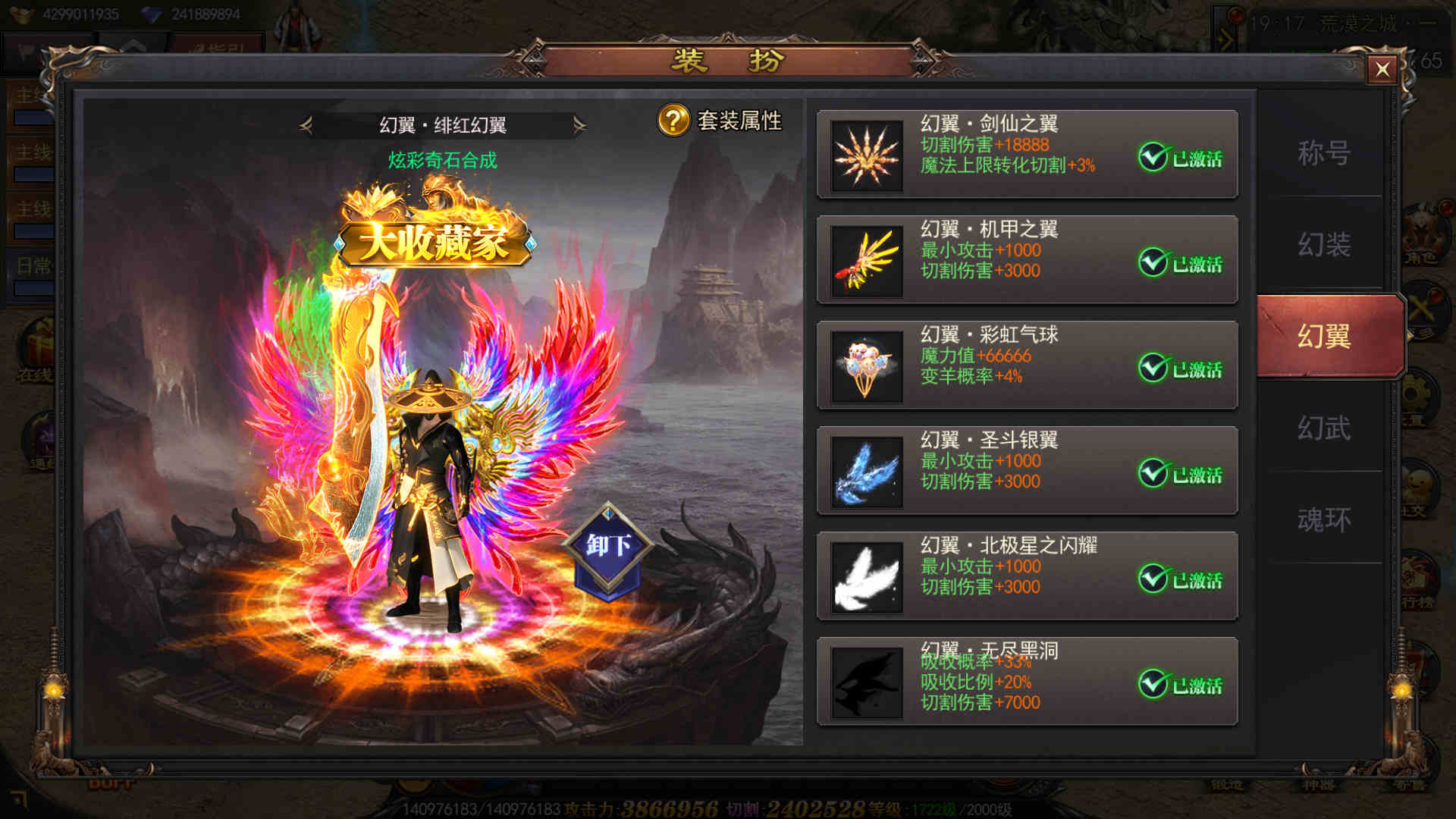Screen dimensions: 1456x819
Task: Open the 幻装 costume tab
Action: (x=1323, y=244)
